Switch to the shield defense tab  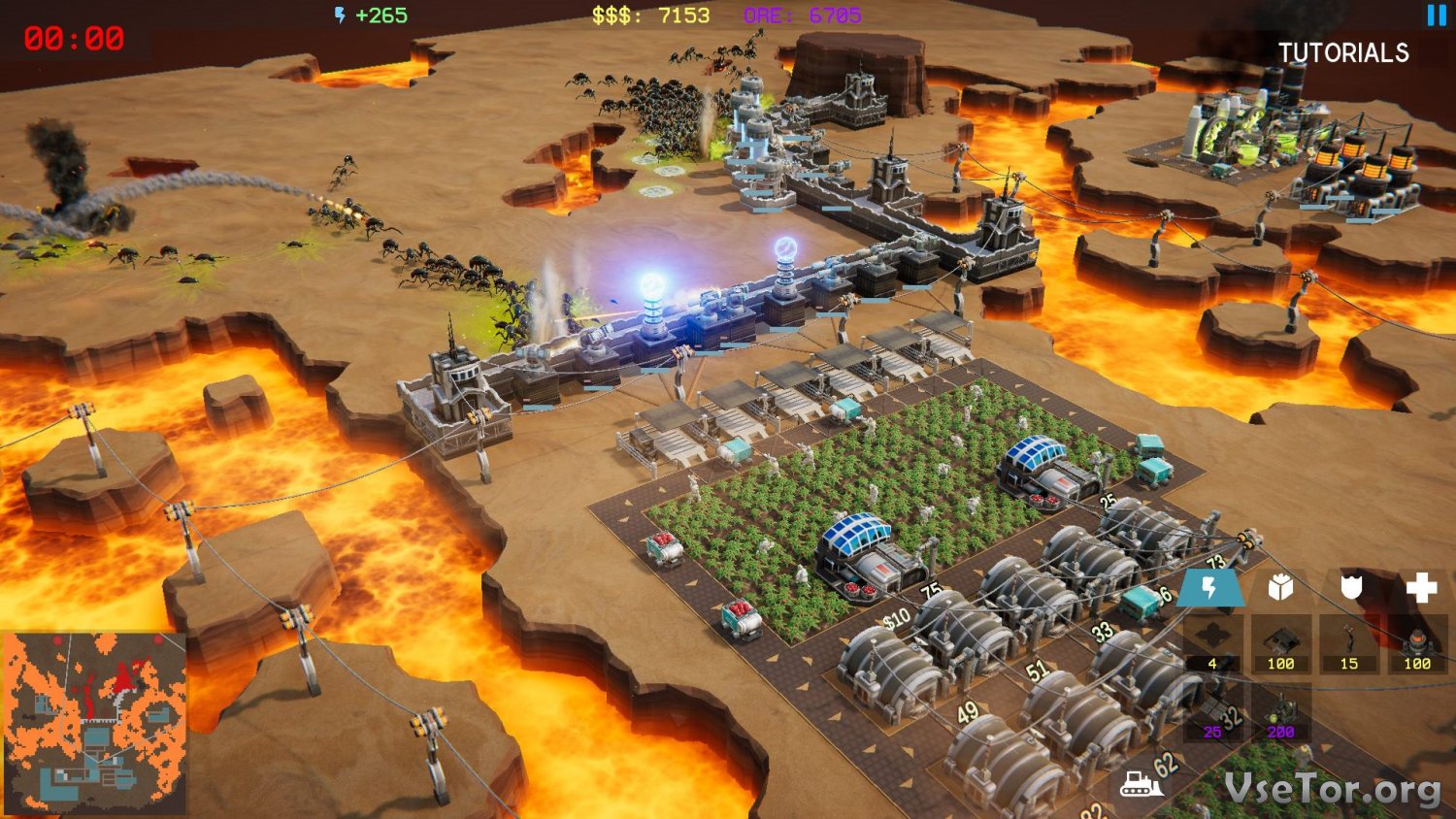[x=1351, y=587]
